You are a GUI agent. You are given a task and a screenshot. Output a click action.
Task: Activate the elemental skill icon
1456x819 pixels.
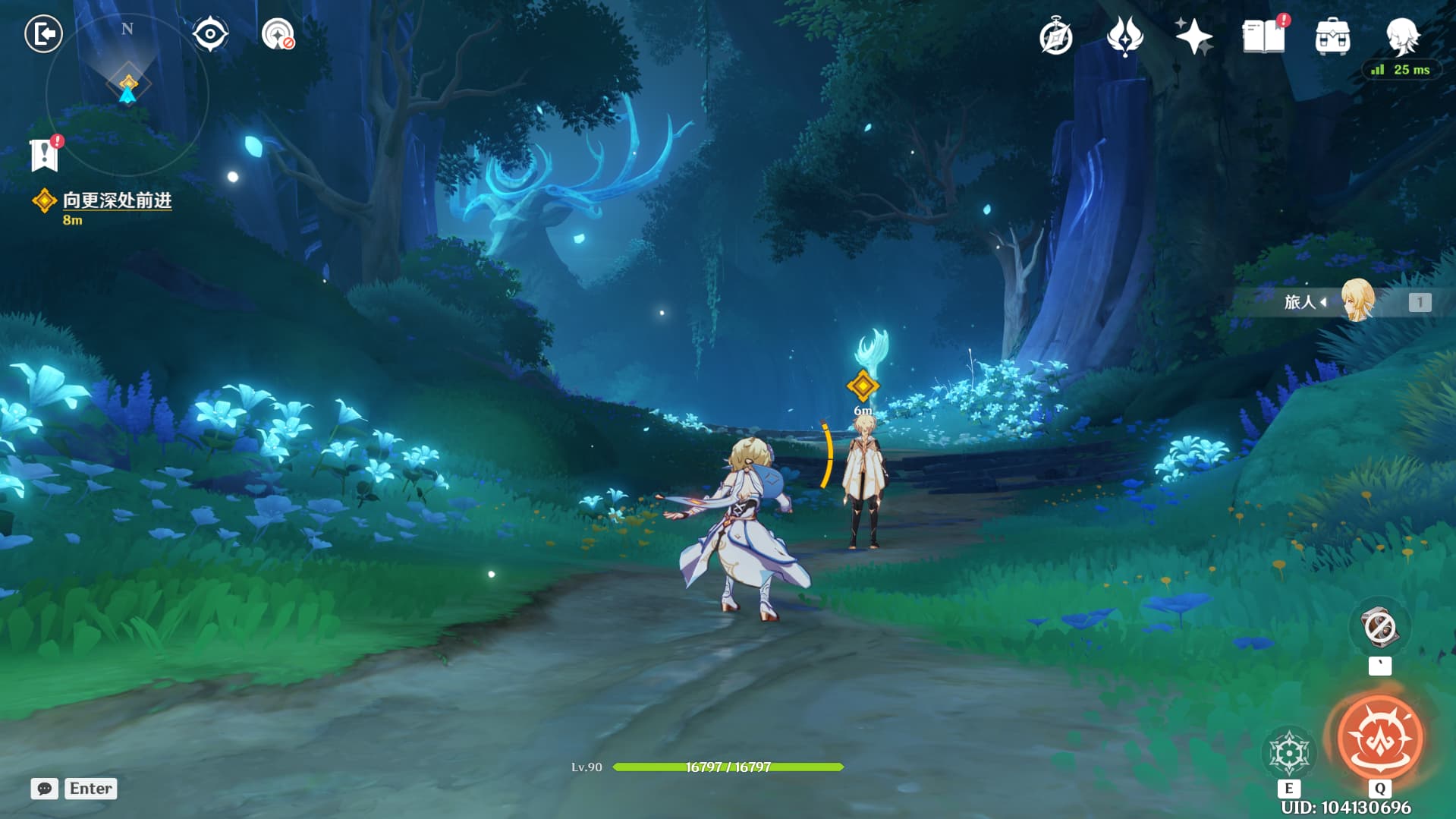click(1288, 753)
